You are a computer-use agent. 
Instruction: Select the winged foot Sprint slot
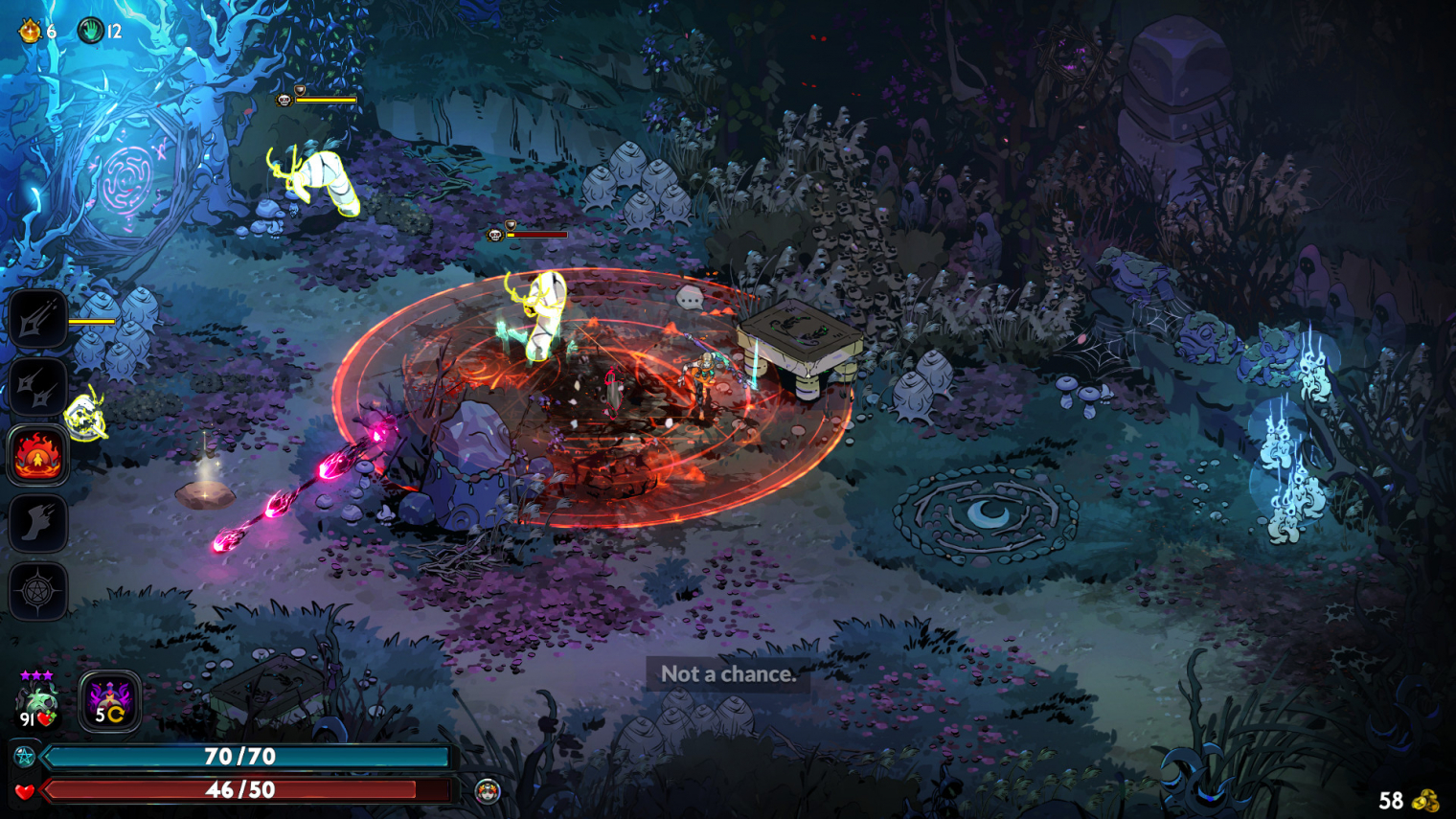click(x=37, y=523)
